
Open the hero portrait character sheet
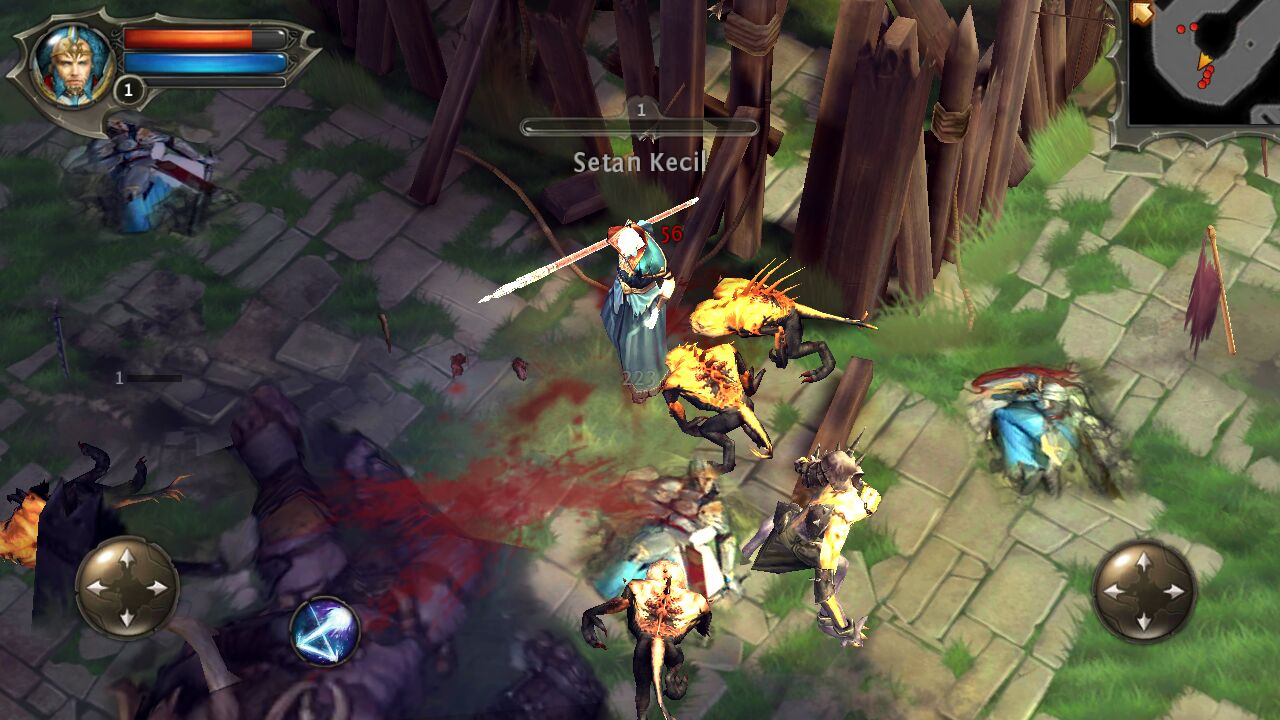pos(72,62)
